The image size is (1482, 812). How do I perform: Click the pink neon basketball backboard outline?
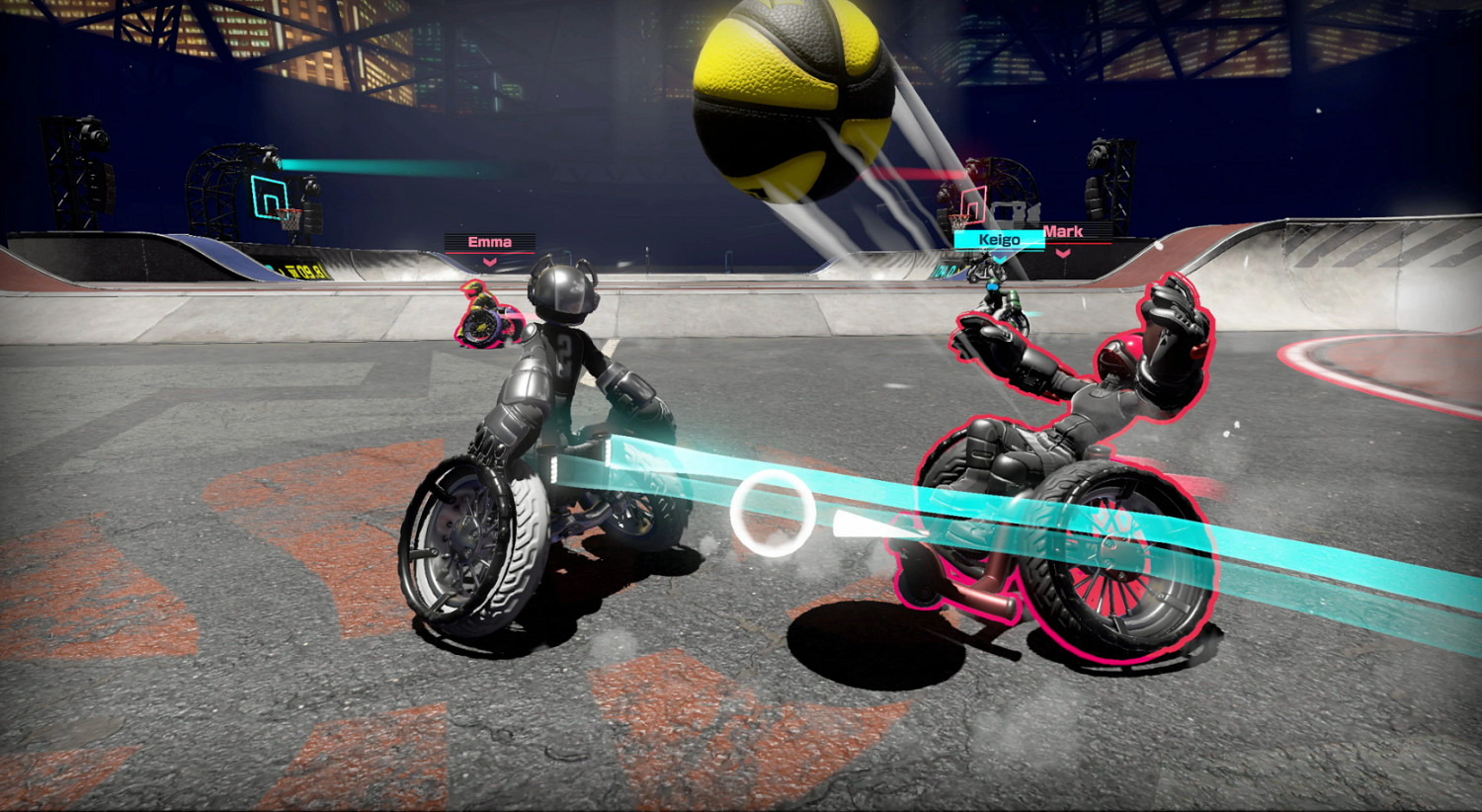tap(973, 203)
